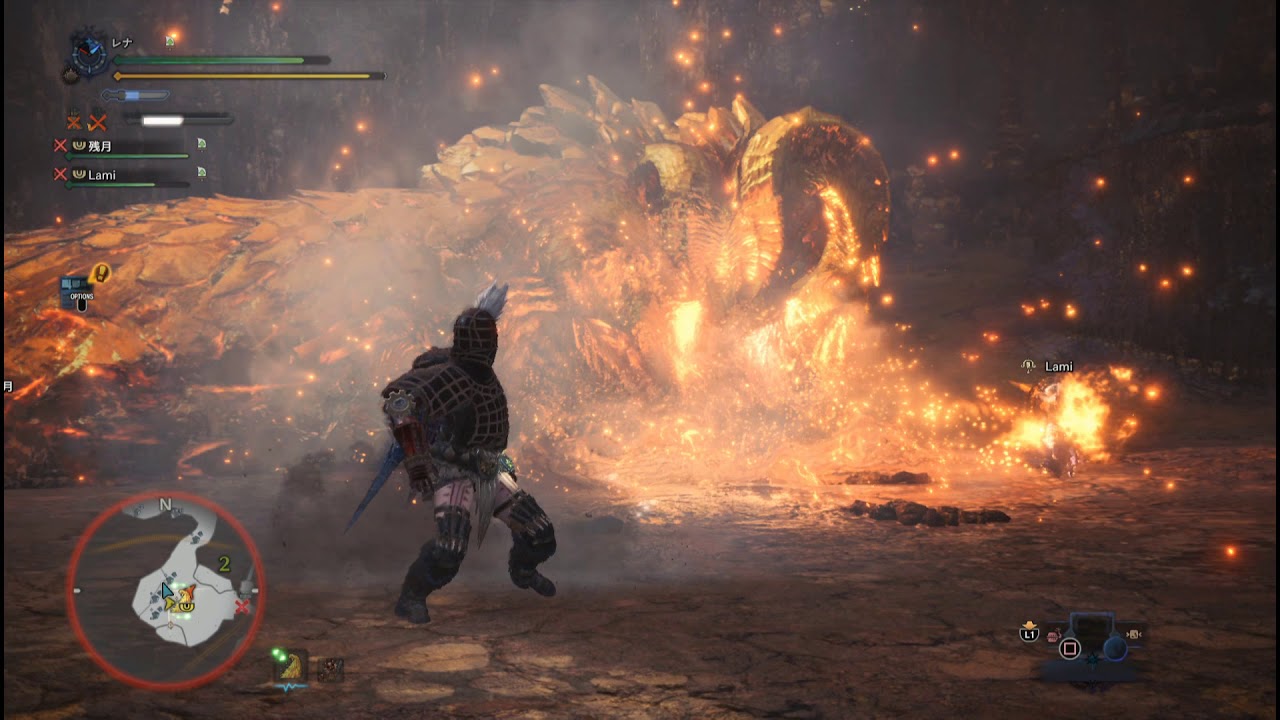Click the pink previous item icon on item bar
Screen dimensions: 1280x720
(x=1052, y=636)
